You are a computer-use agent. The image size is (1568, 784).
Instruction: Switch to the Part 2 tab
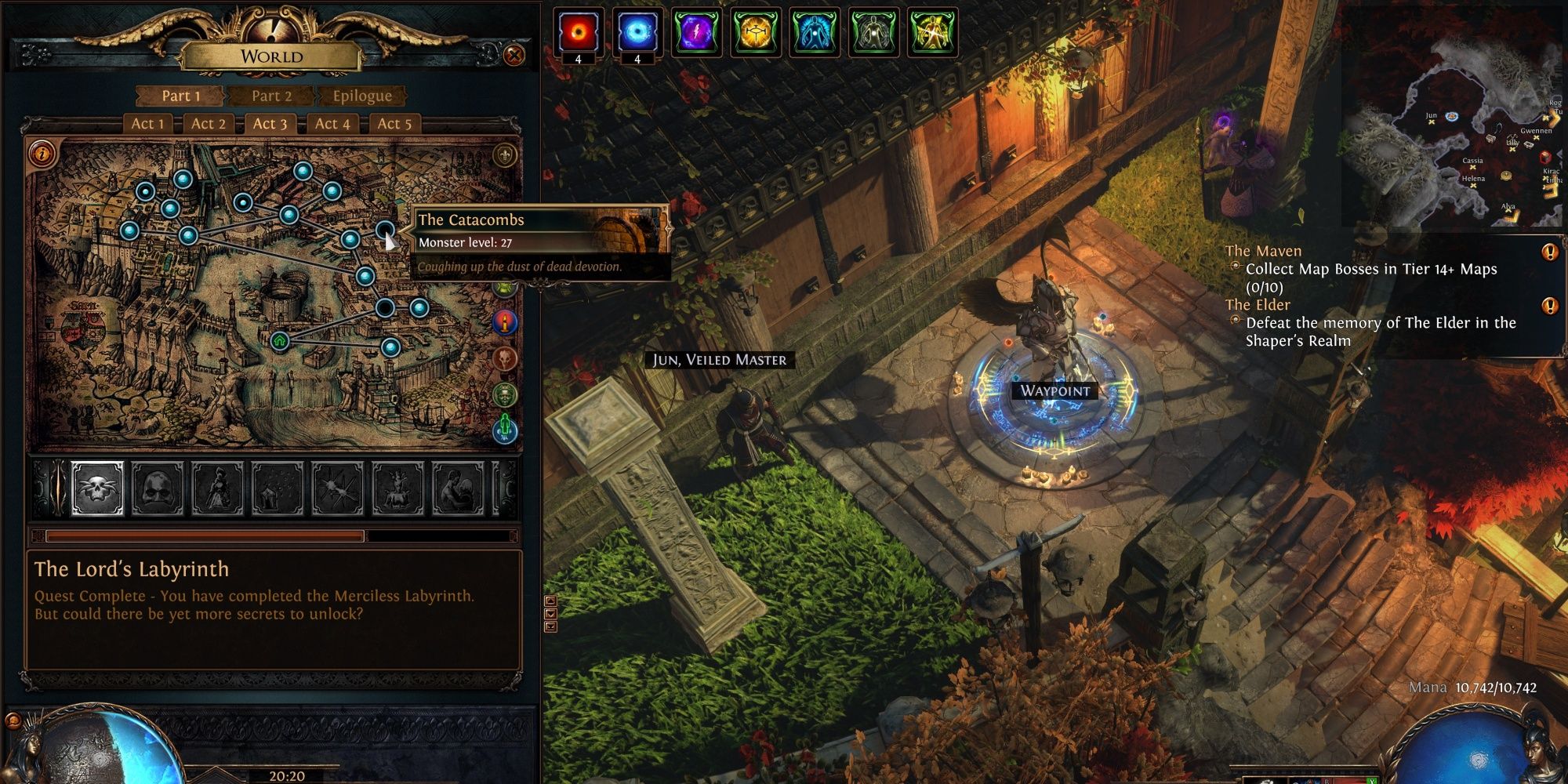pyautogui.click(x=271, y=96)
